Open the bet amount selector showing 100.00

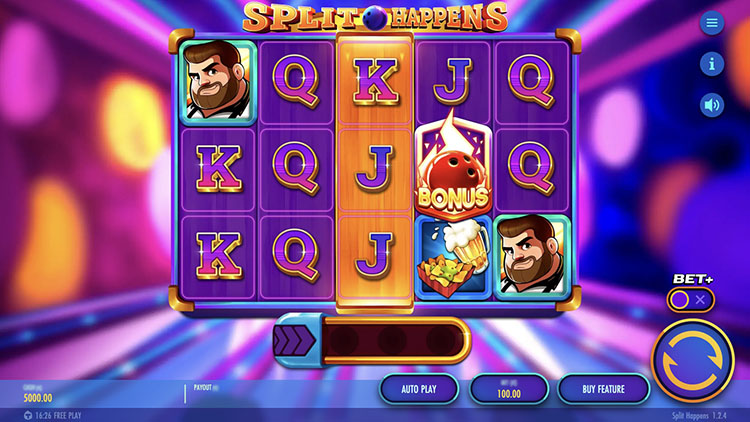(509, 388)
